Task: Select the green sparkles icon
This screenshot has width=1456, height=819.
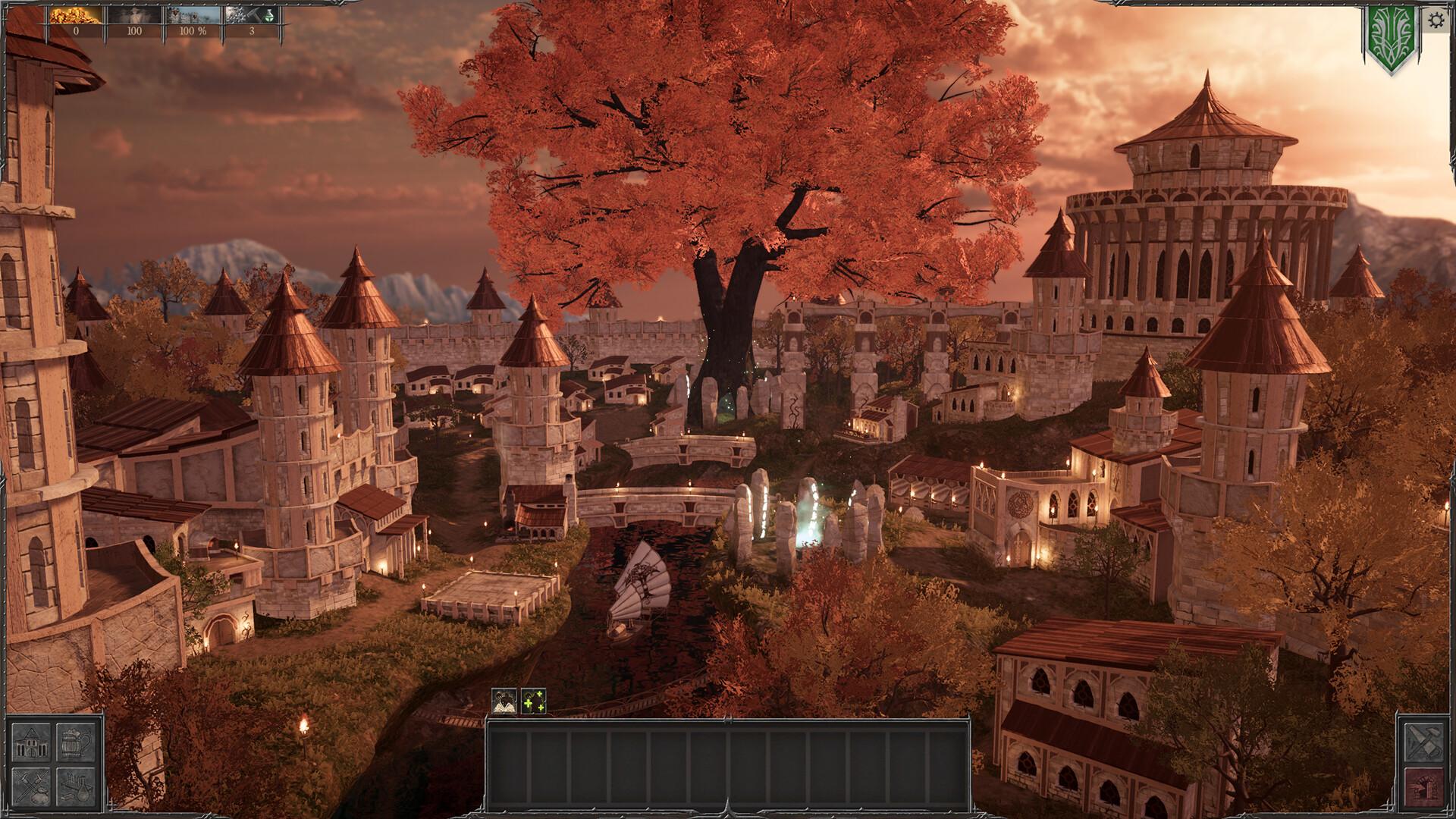Action: pos(534,701)
